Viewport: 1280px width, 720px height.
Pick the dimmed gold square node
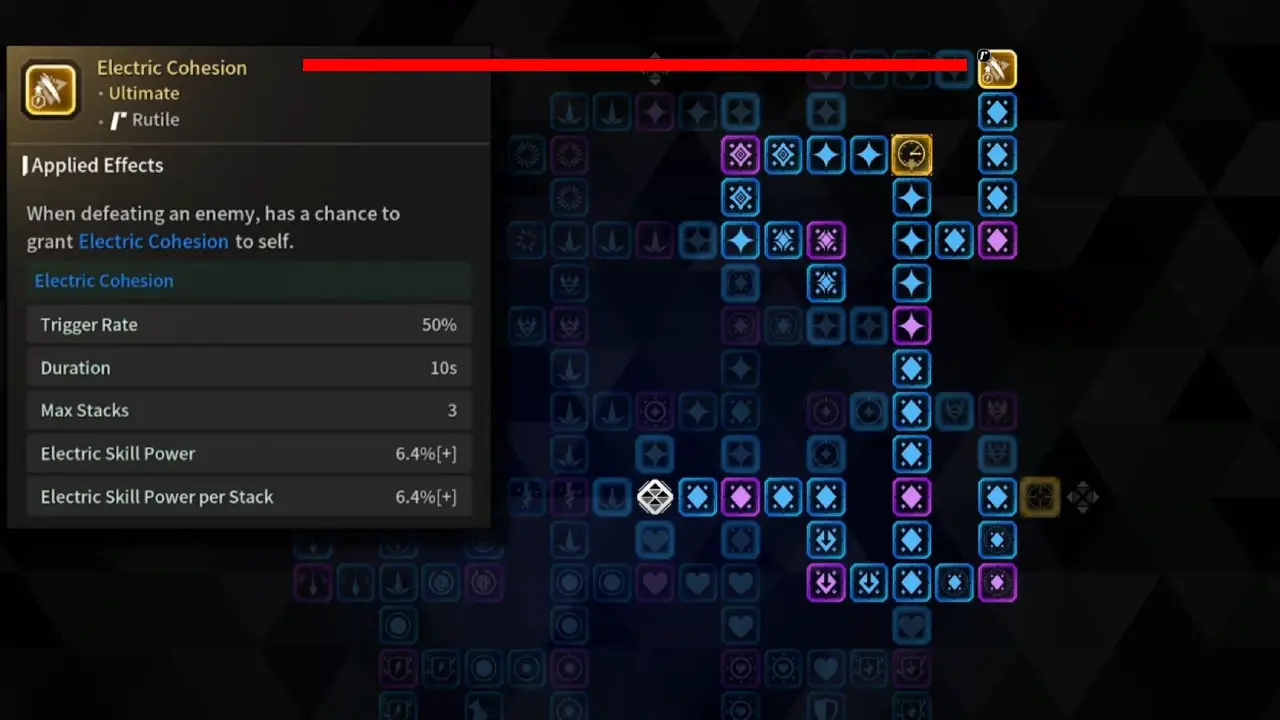(1040, 497)
